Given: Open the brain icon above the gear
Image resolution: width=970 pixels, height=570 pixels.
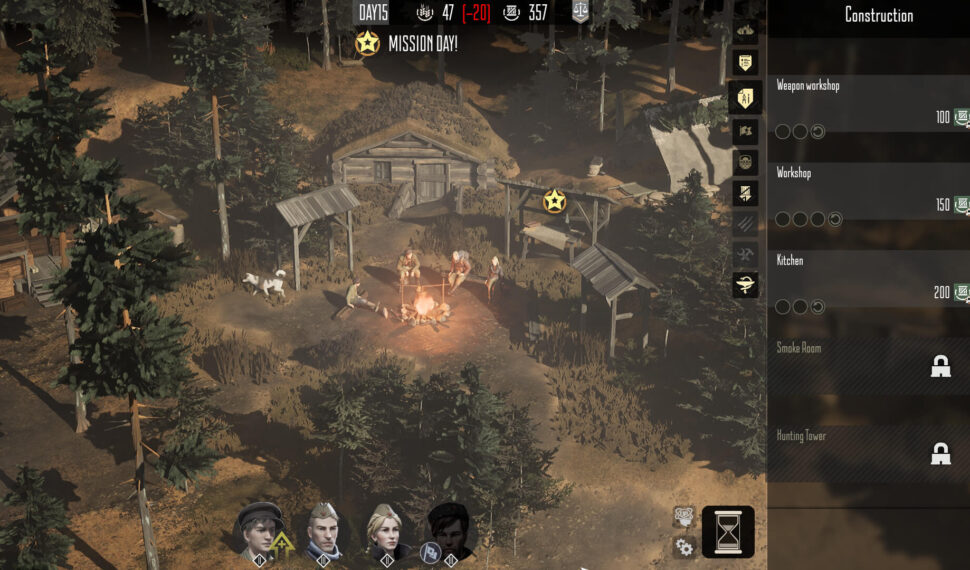Looking at the screenshot, I should pos(684,516).
